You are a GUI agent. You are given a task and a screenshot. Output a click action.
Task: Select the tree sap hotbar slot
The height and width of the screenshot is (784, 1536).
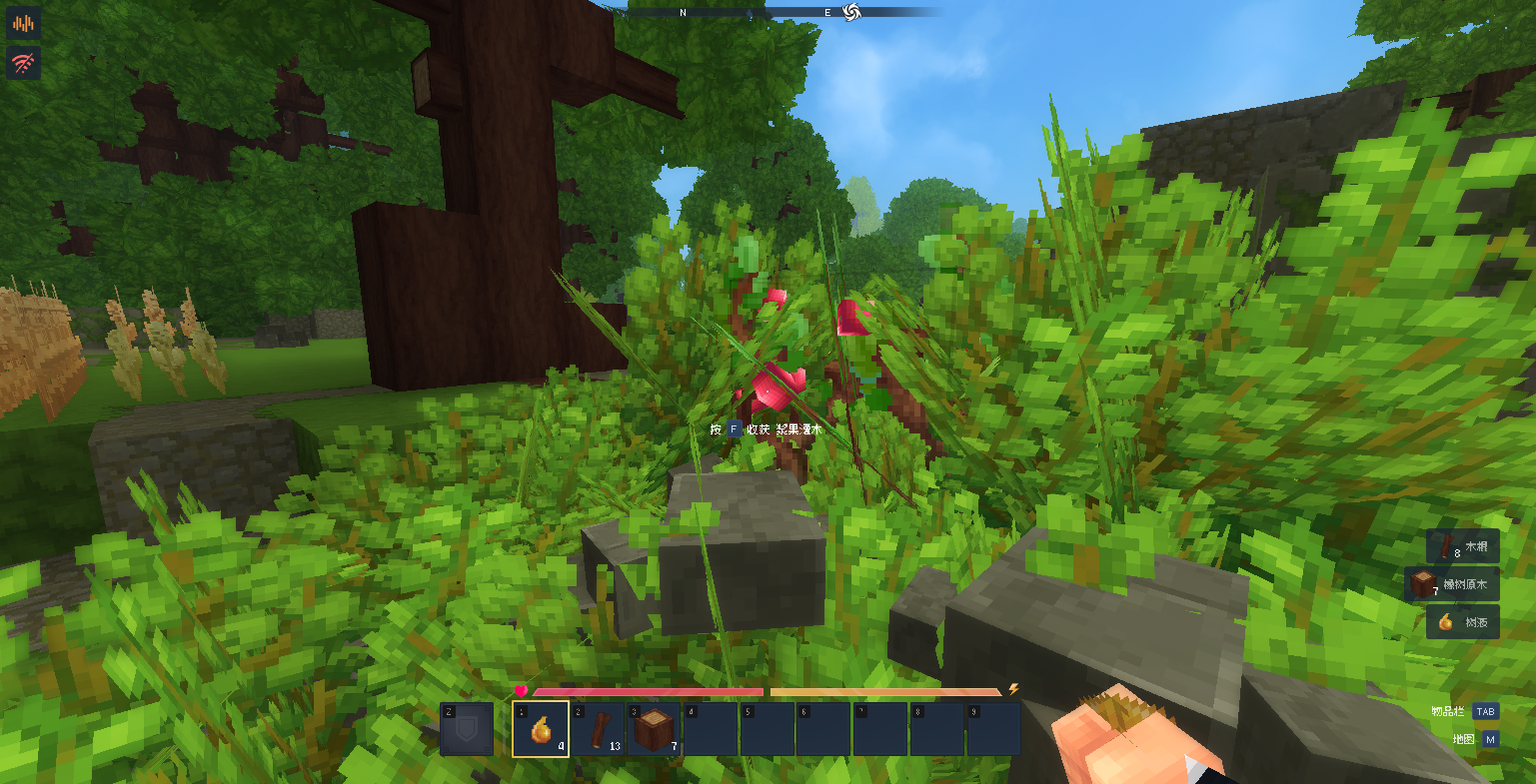point(541,729)
